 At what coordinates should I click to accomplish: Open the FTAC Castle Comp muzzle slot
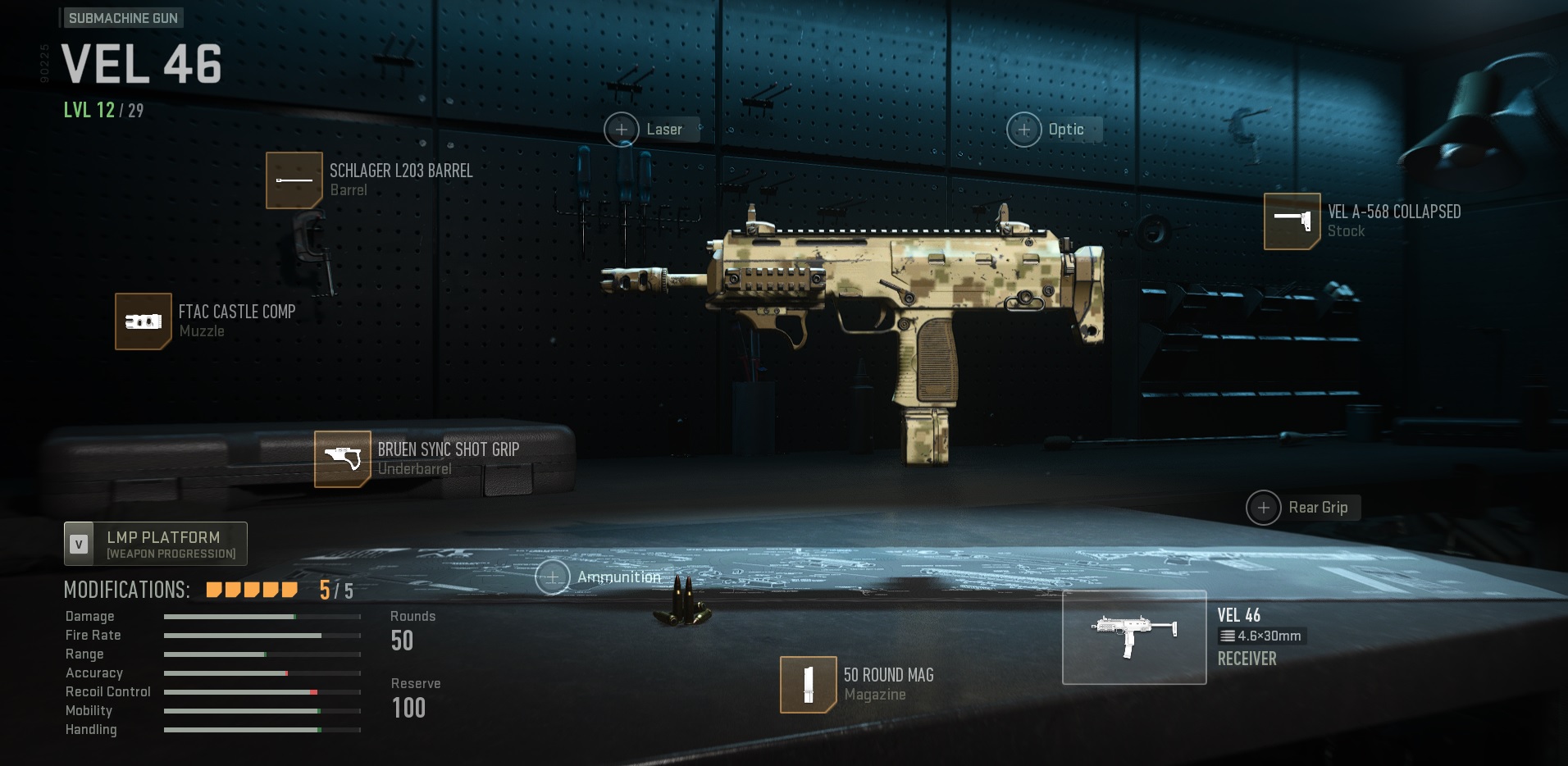pos(144,321)
